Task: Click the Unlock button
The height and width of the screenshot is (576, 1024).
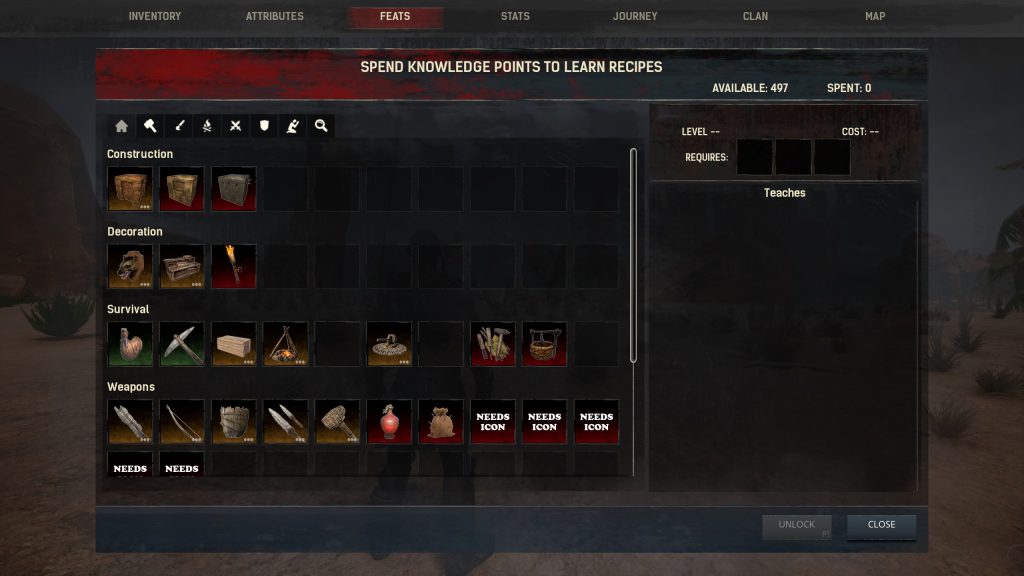Action: tap(797, 525)
